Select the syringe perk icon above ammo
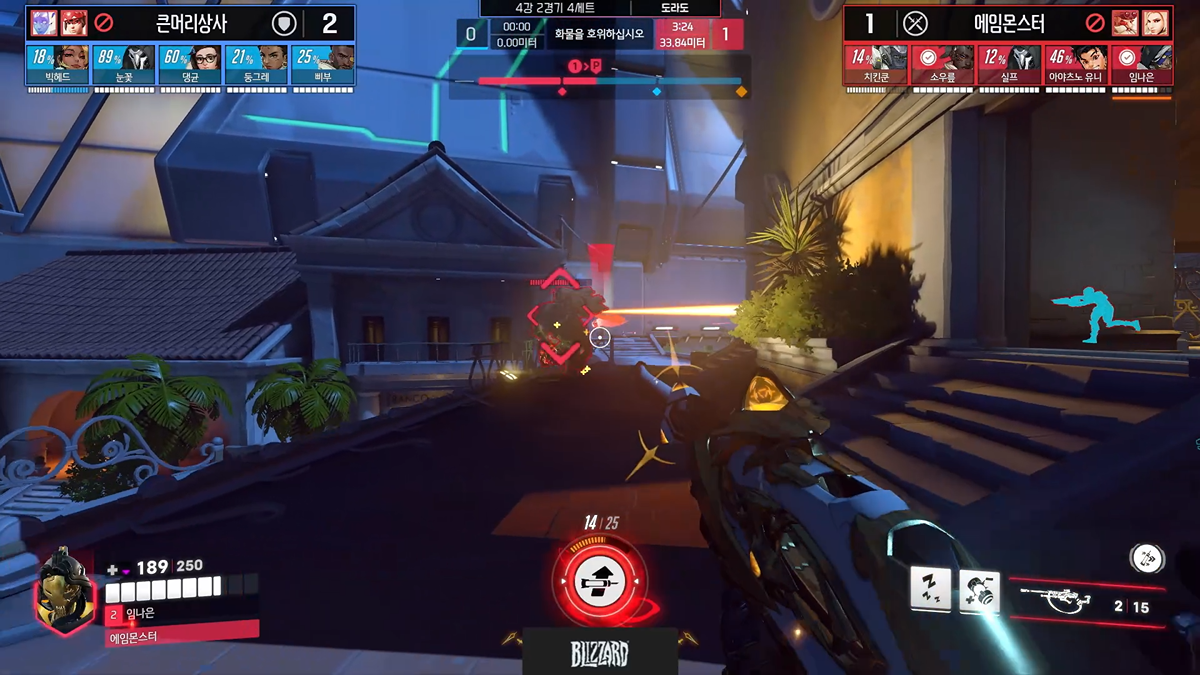 (x=1146, y=557)
